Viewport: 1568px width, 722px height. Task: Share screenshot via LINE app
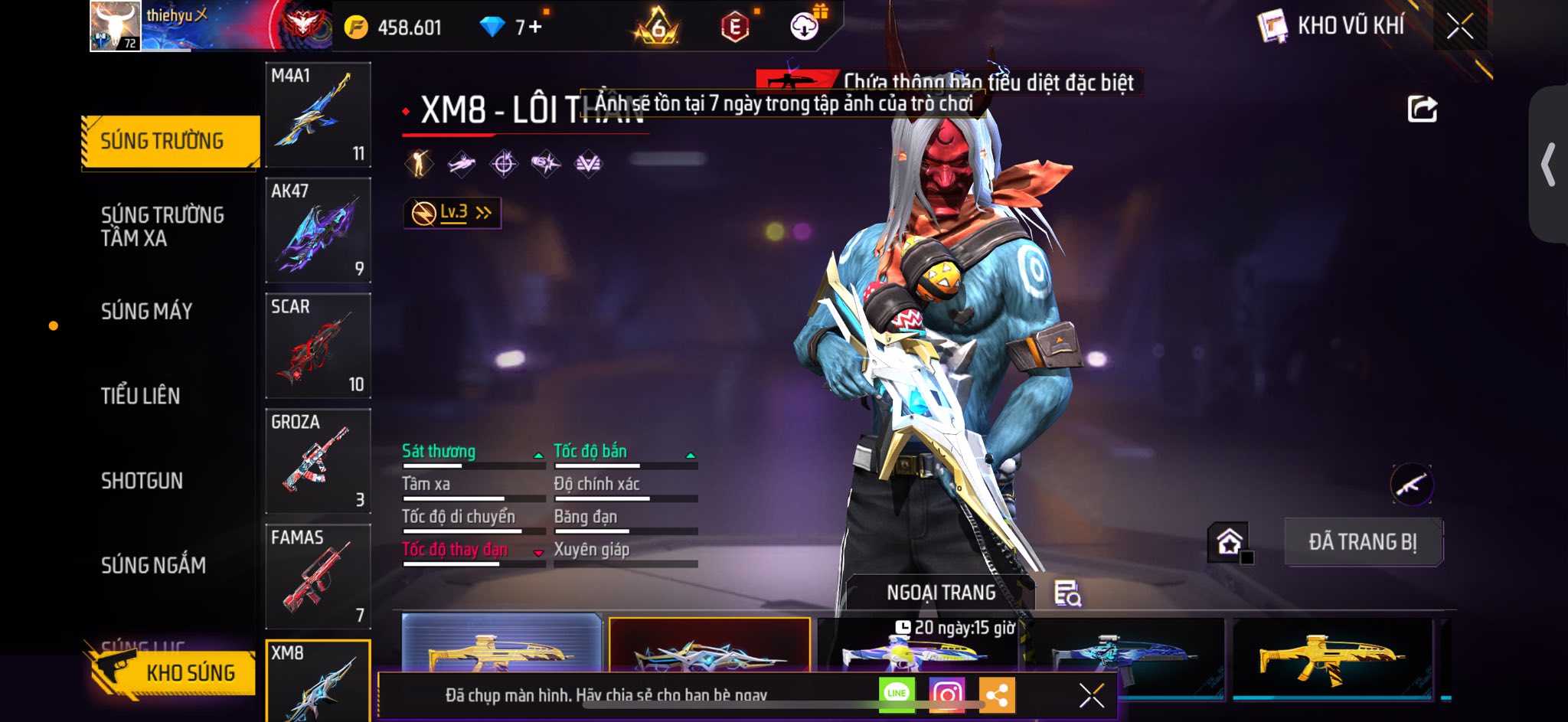pos(897,694)
